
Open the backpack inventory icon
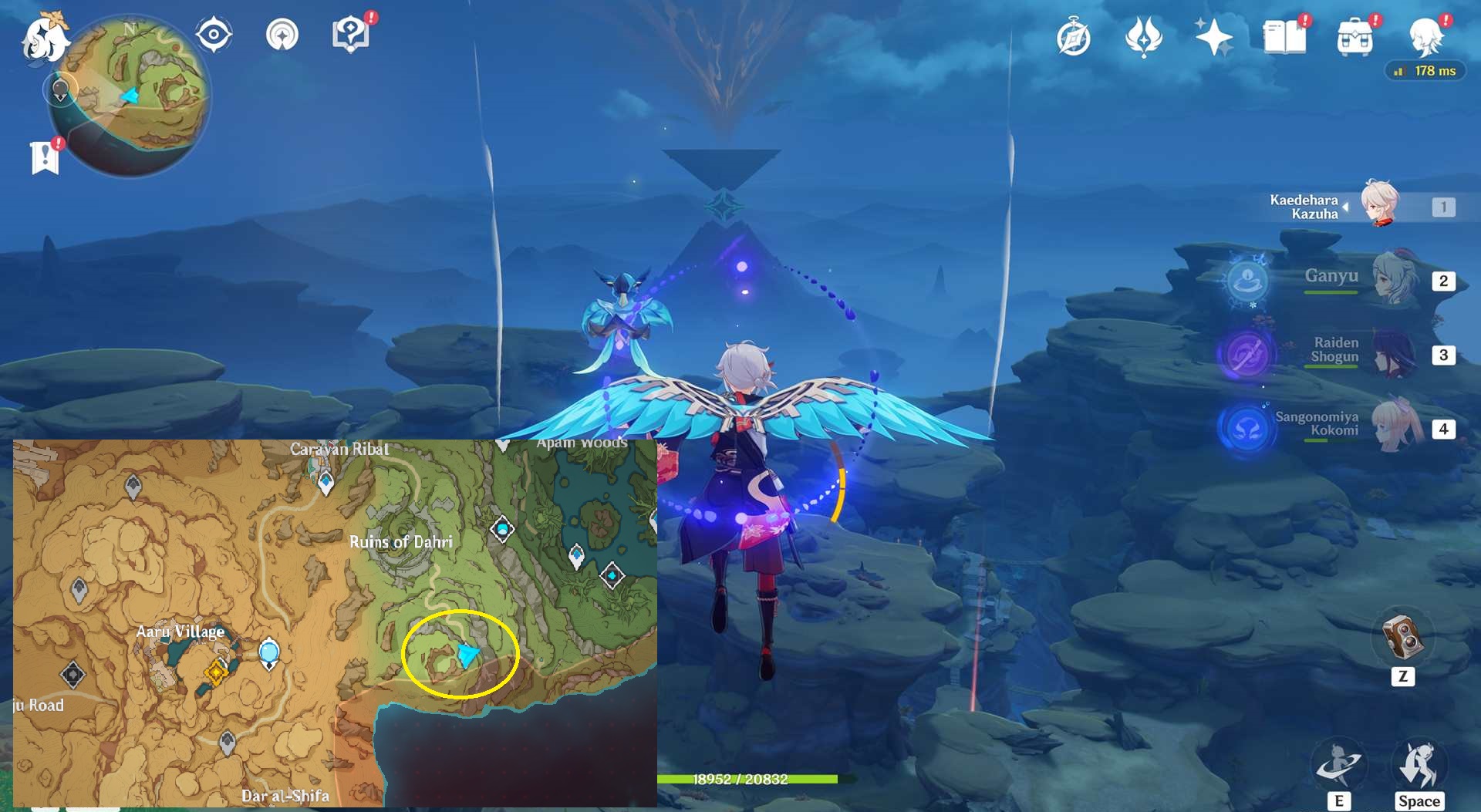tap(1354, 37)
